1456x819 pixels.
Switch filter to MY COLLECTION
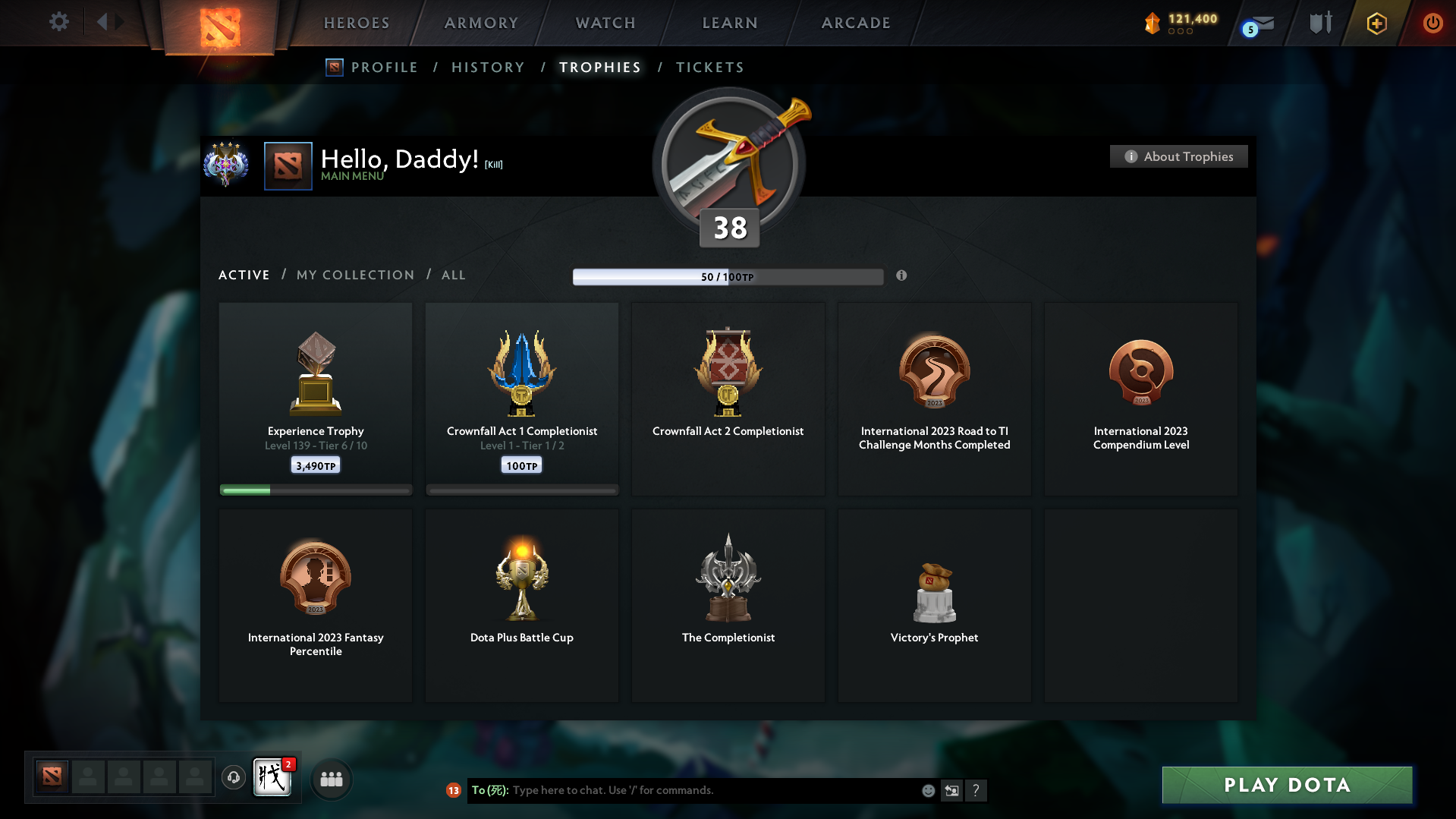click(354, 275)
